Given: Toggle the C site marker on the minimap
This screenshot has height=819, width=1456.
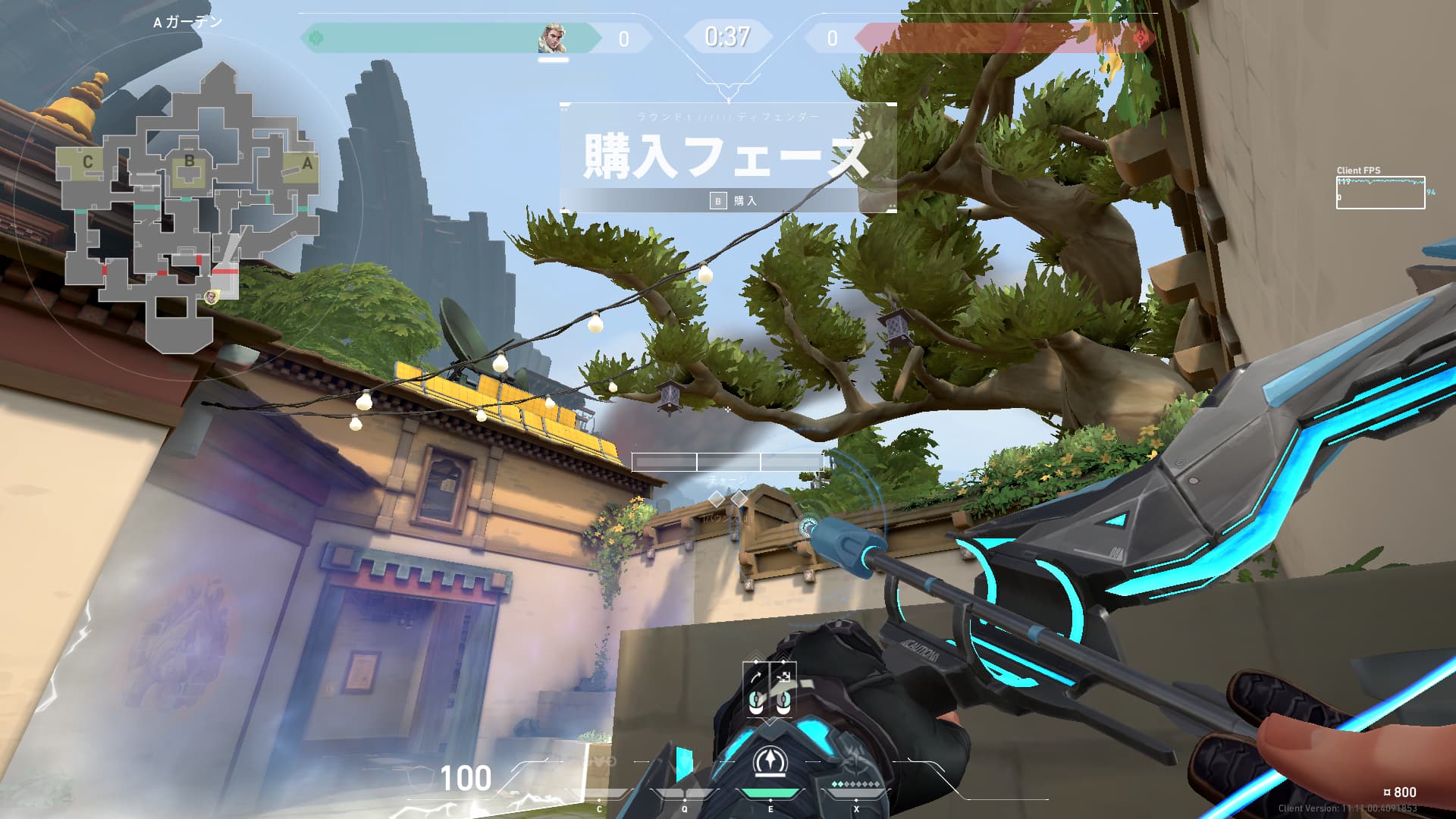Looking at the screenshot, I should [89, 160].
